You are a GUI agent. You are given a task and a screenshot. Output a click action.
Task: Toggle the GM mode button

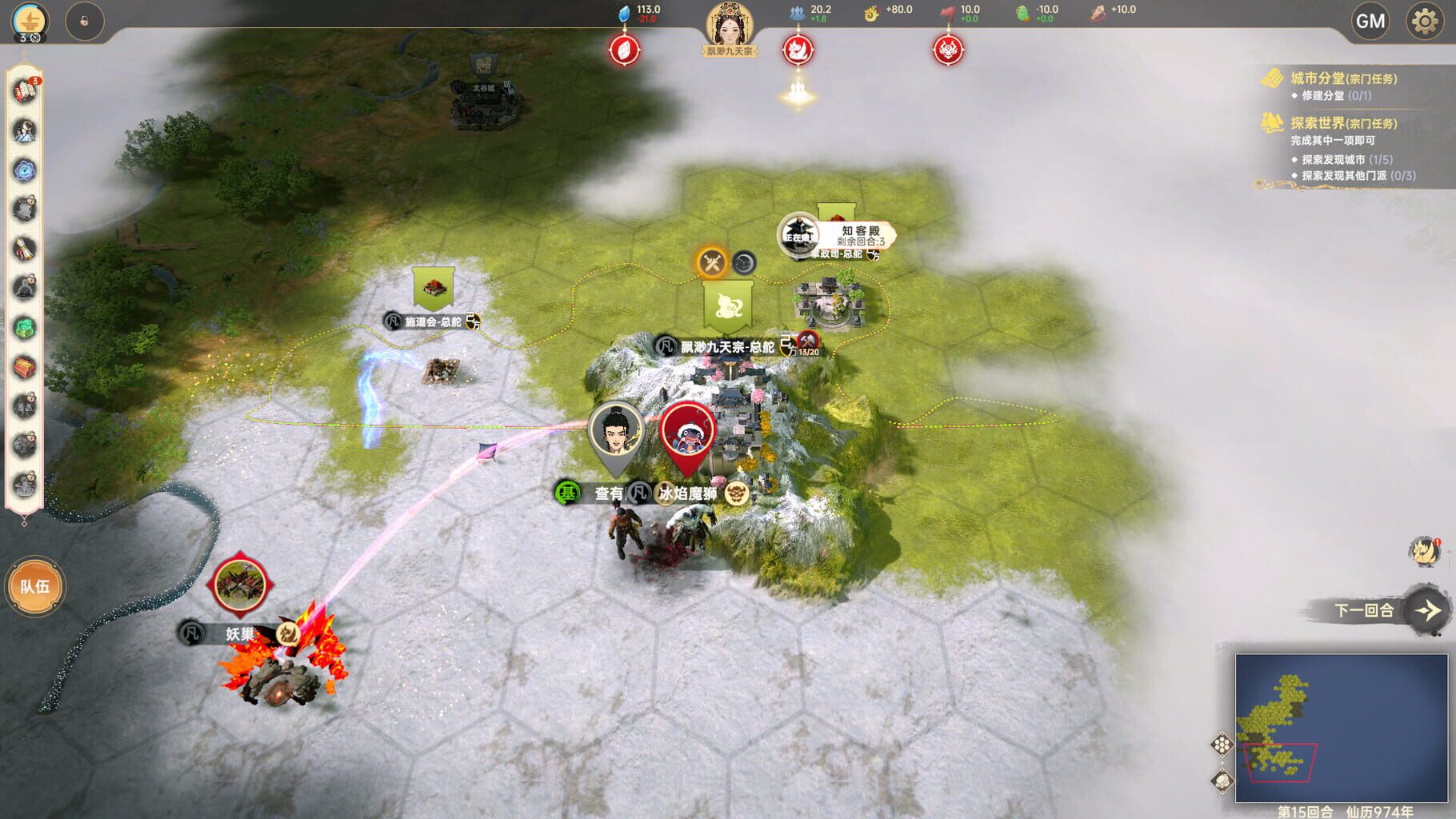click(x=1370, y=21)
